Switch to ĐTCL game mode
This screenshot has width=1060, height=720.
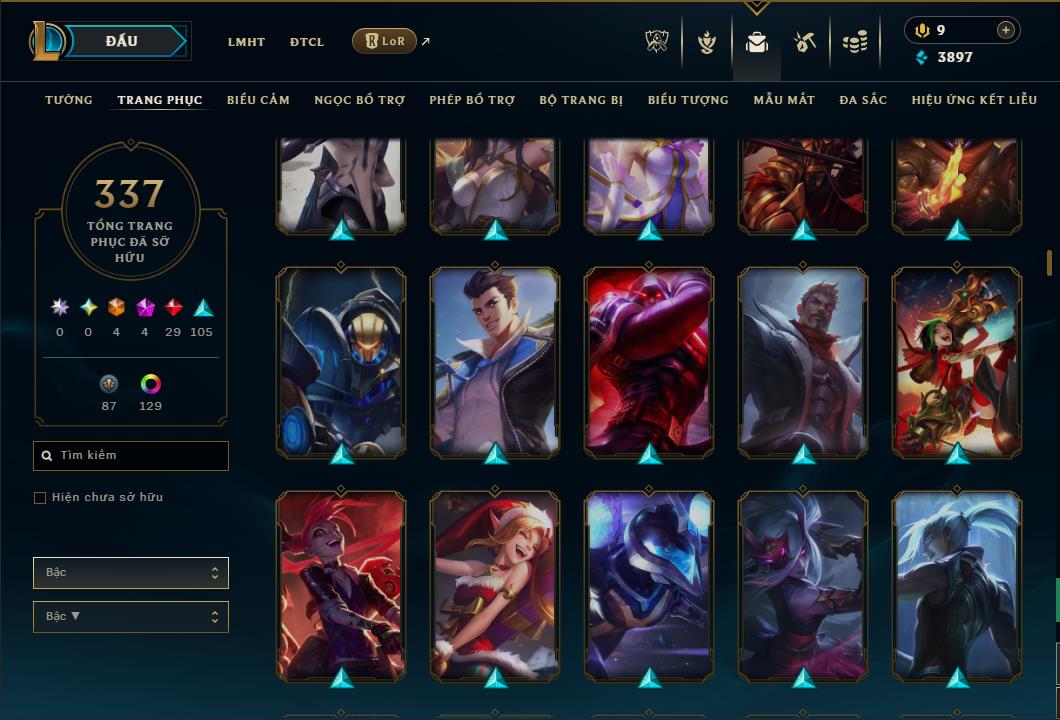tap(307, 42)
